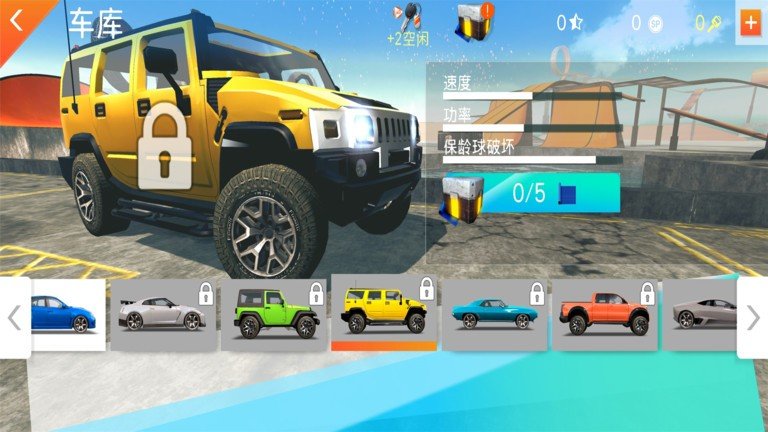
Task: Show previous cars with left arrow
Action: [14, 318]
